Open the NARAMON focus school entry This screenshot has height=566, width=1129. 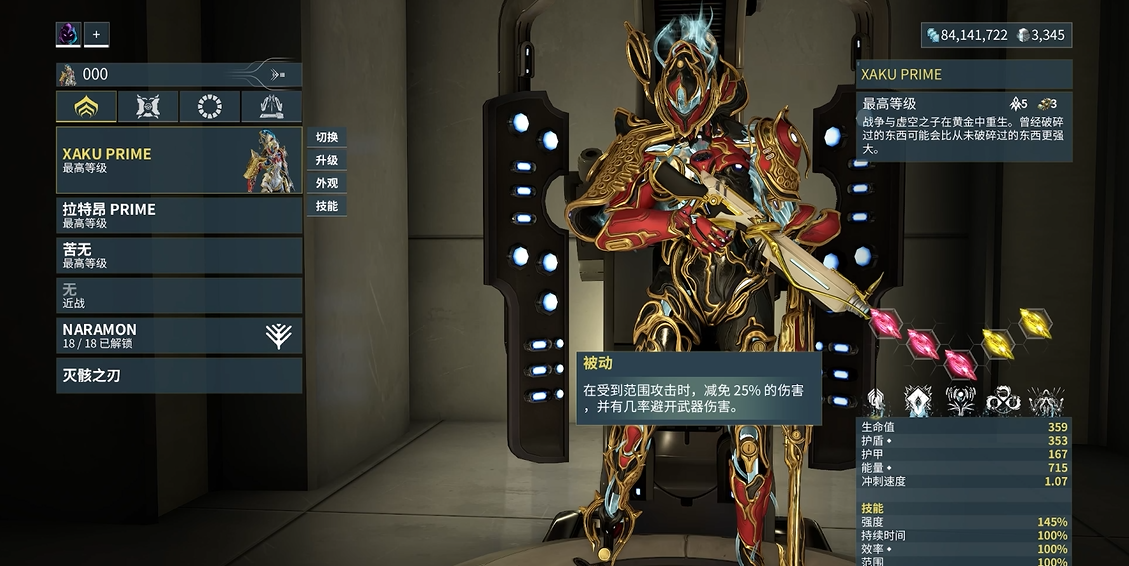point(178,335)
